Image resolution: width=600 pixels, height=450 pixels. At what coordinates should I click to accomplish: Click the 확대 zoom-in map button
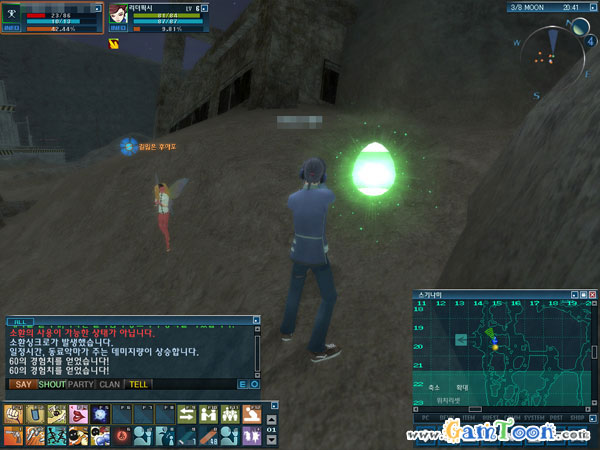tap(462, 385)
